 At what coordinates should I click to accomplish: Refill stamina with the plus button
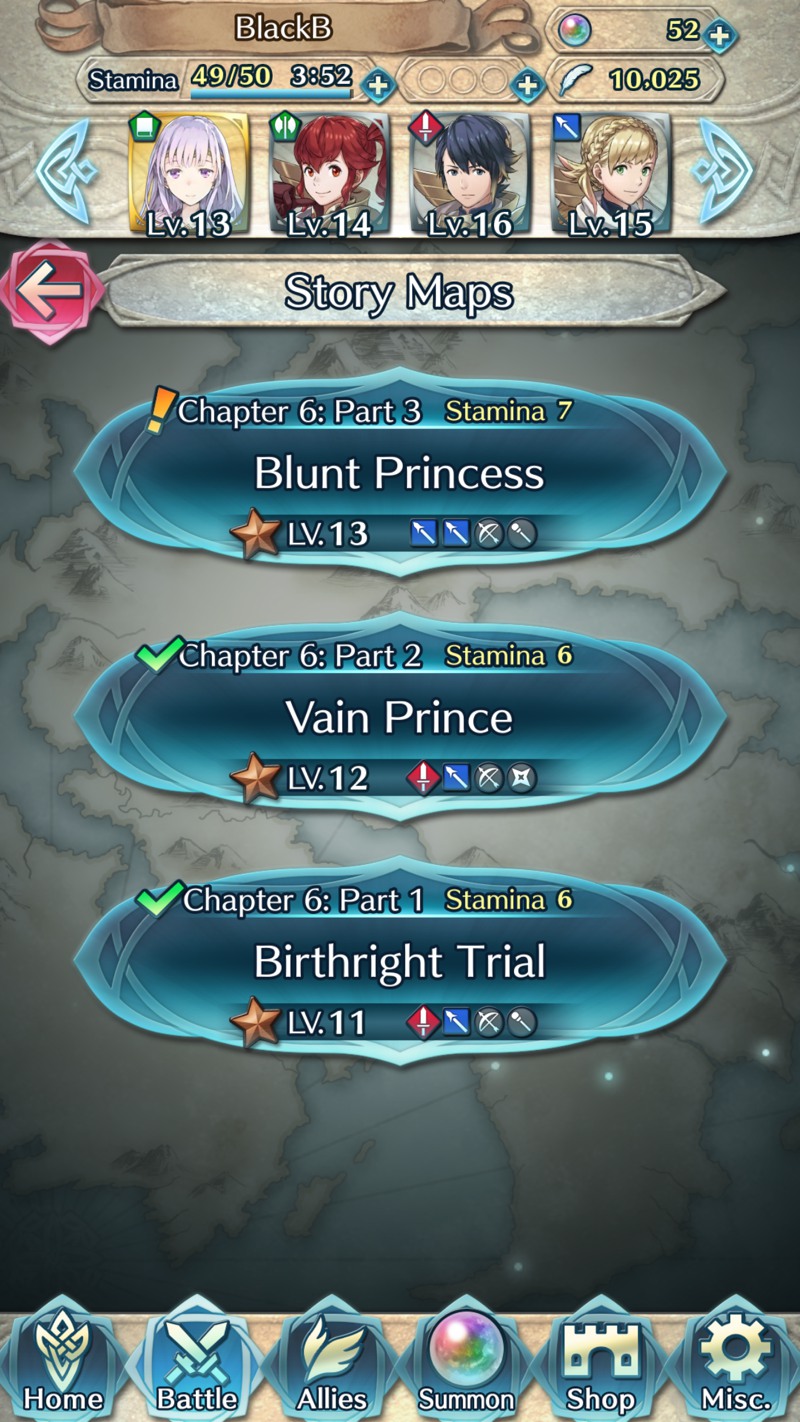377,84
